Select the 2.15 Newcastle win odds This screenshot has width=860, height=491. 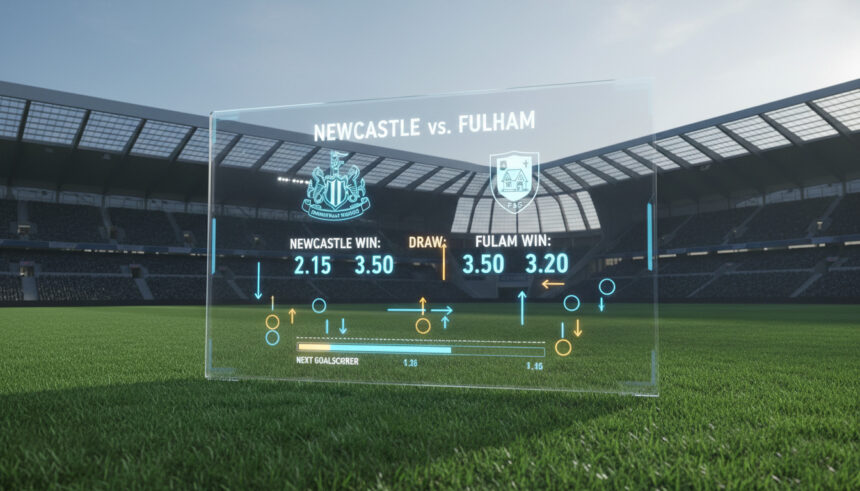[315, 265]
